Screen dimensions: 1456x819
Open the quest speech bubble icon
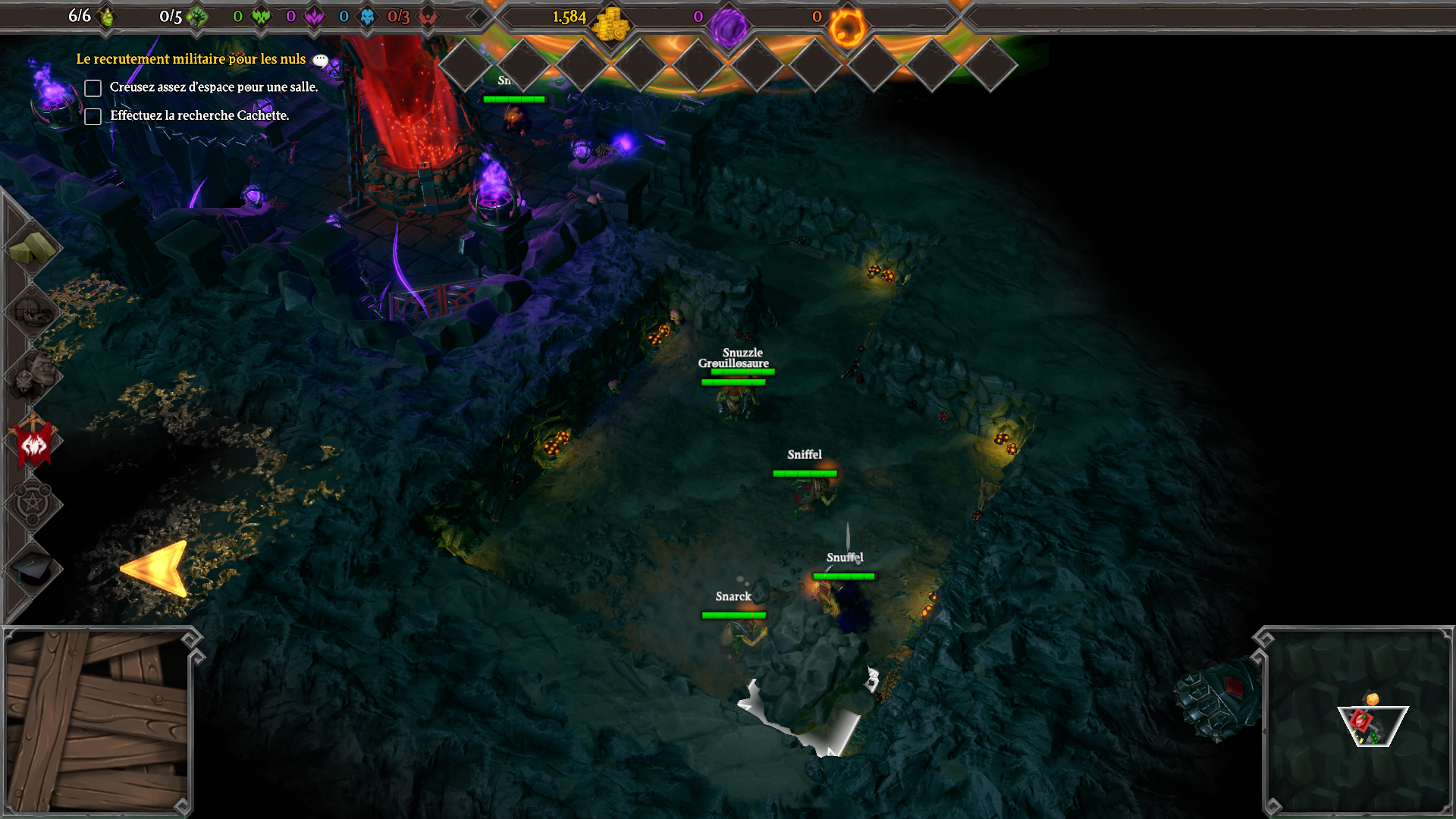[321, 60]
